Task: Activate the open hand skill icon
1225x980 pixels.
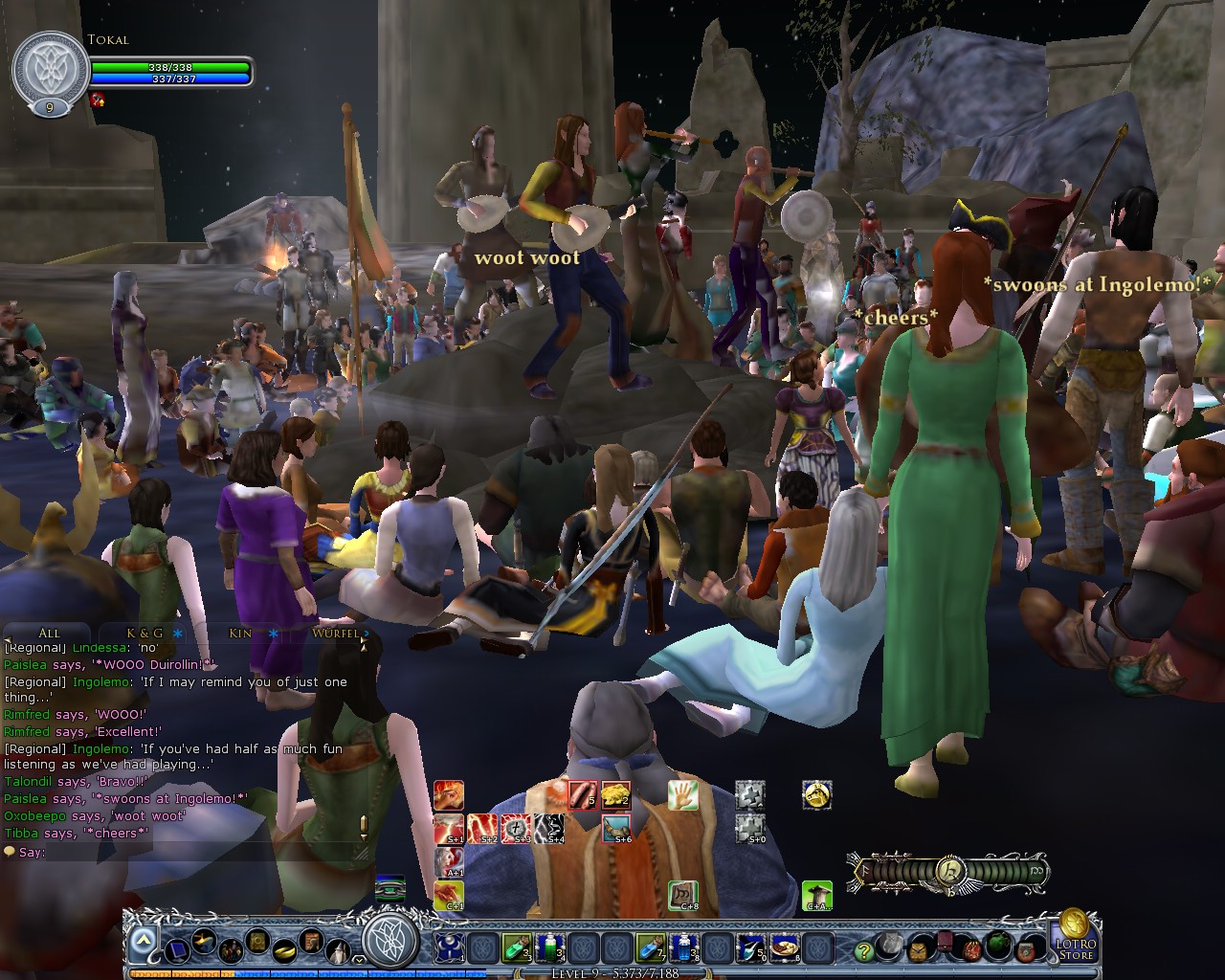Action: point(682,794)
